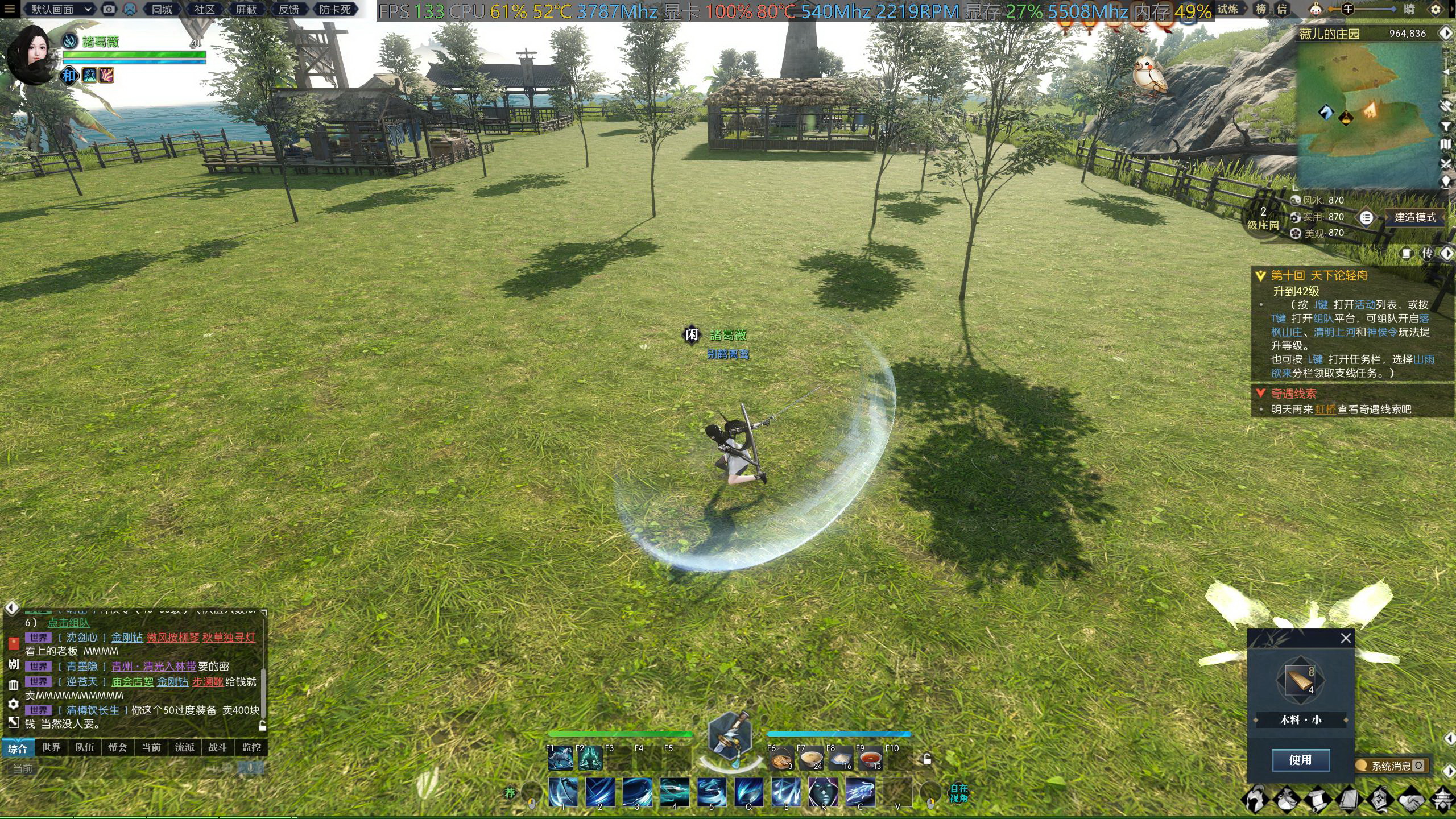This screenshot has height=819, width=1456.
Task: Activate the horse mount skill in F1 slot
Action: click(x=561, y=758)
